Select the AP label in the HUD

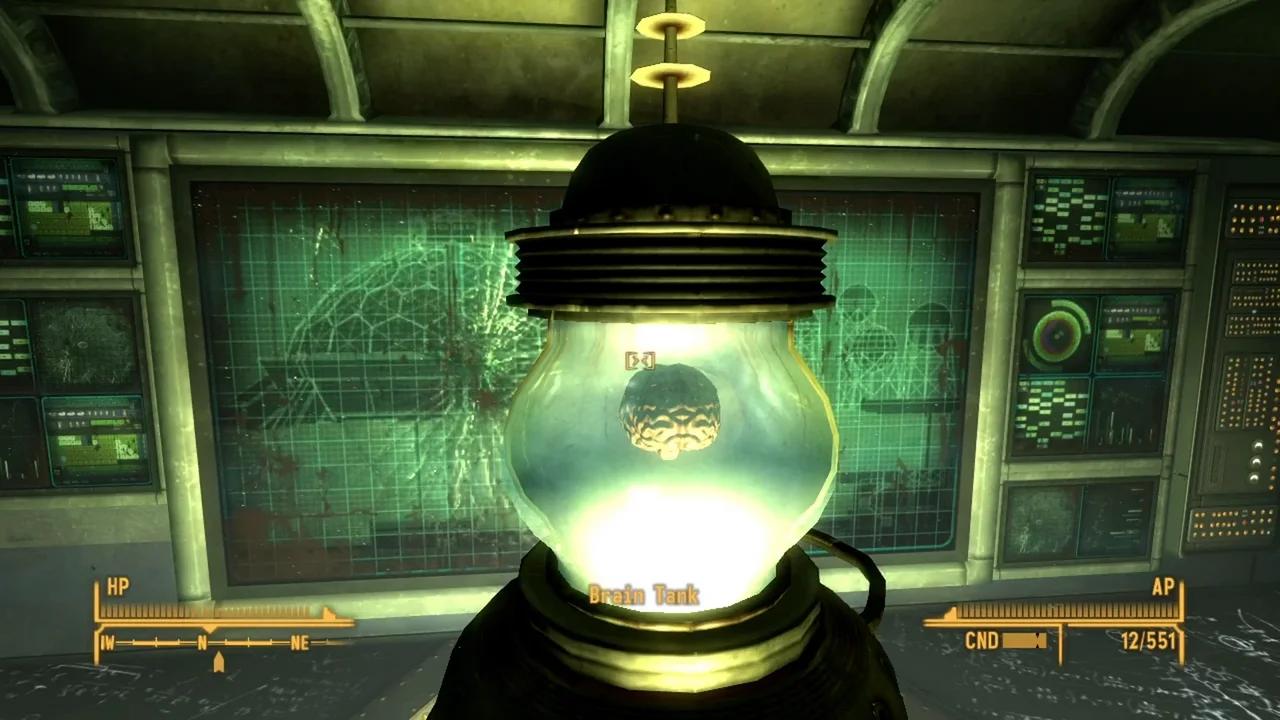[1162, 587]
